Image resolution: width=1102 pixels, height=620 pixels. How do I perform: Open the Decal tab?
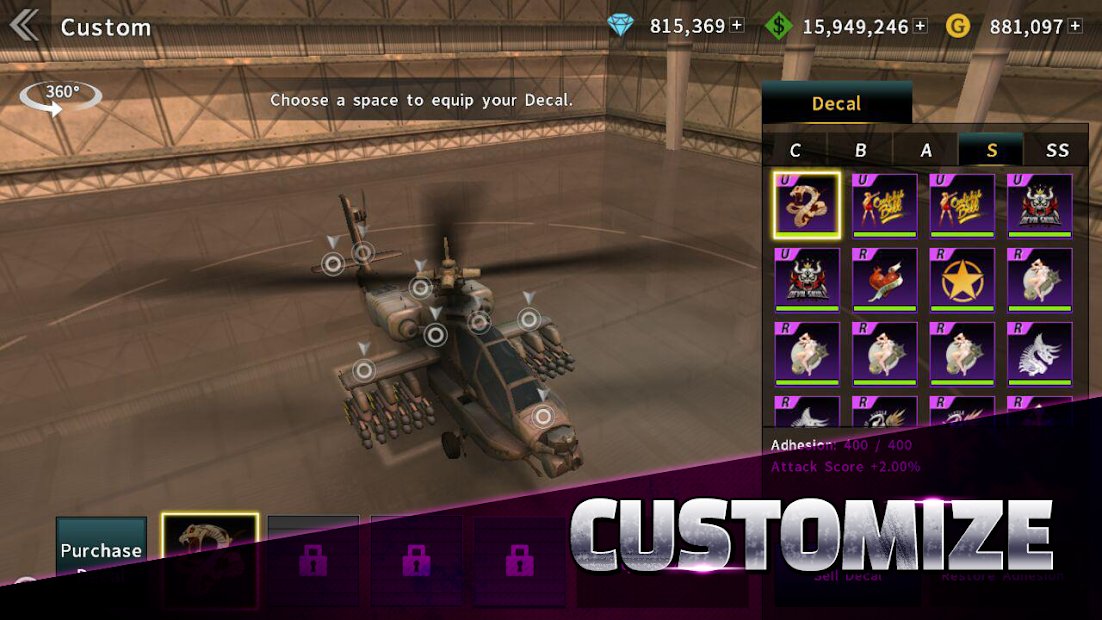click(x=836, y=103)
